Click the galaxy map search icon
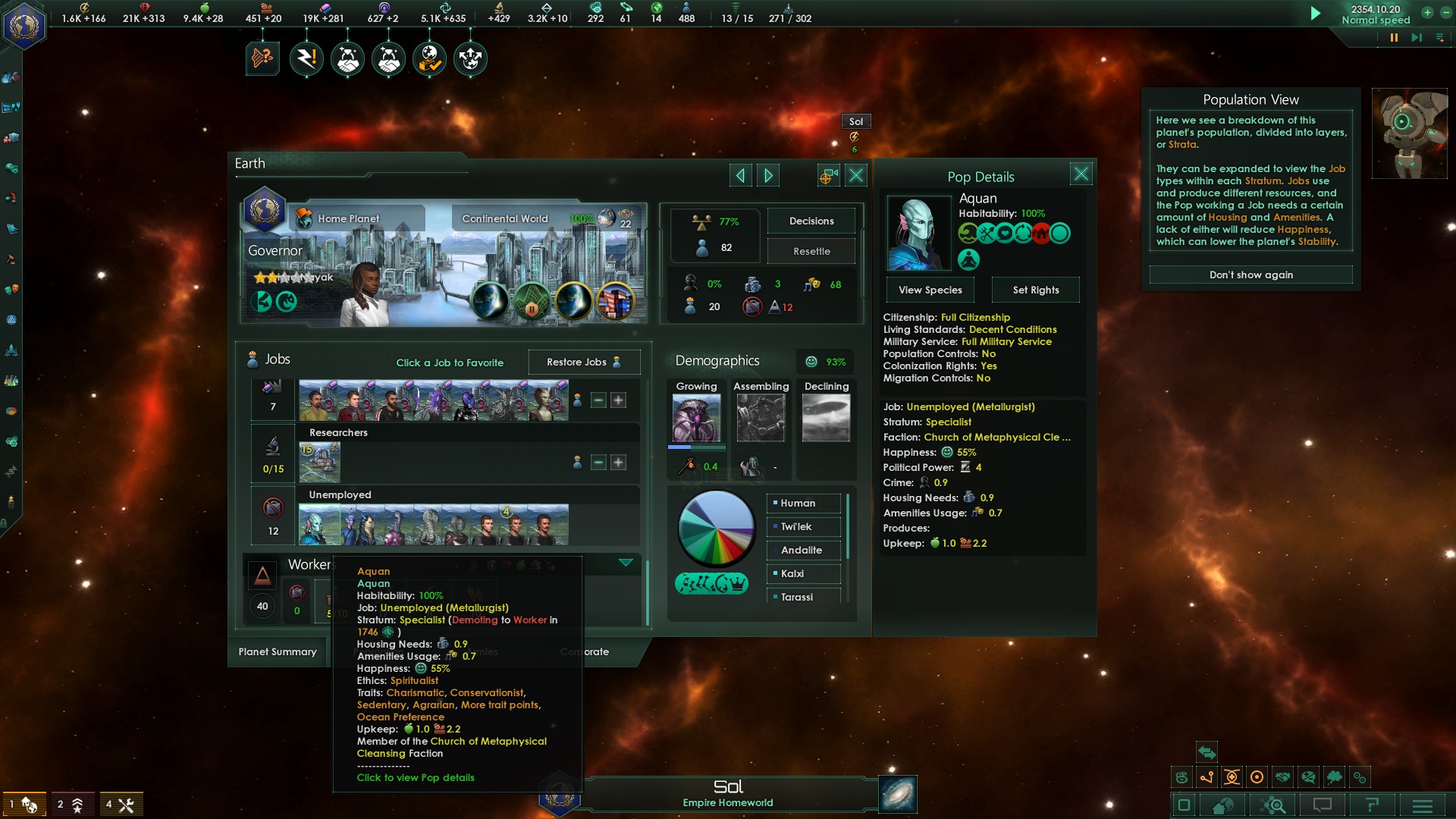 1274,805
